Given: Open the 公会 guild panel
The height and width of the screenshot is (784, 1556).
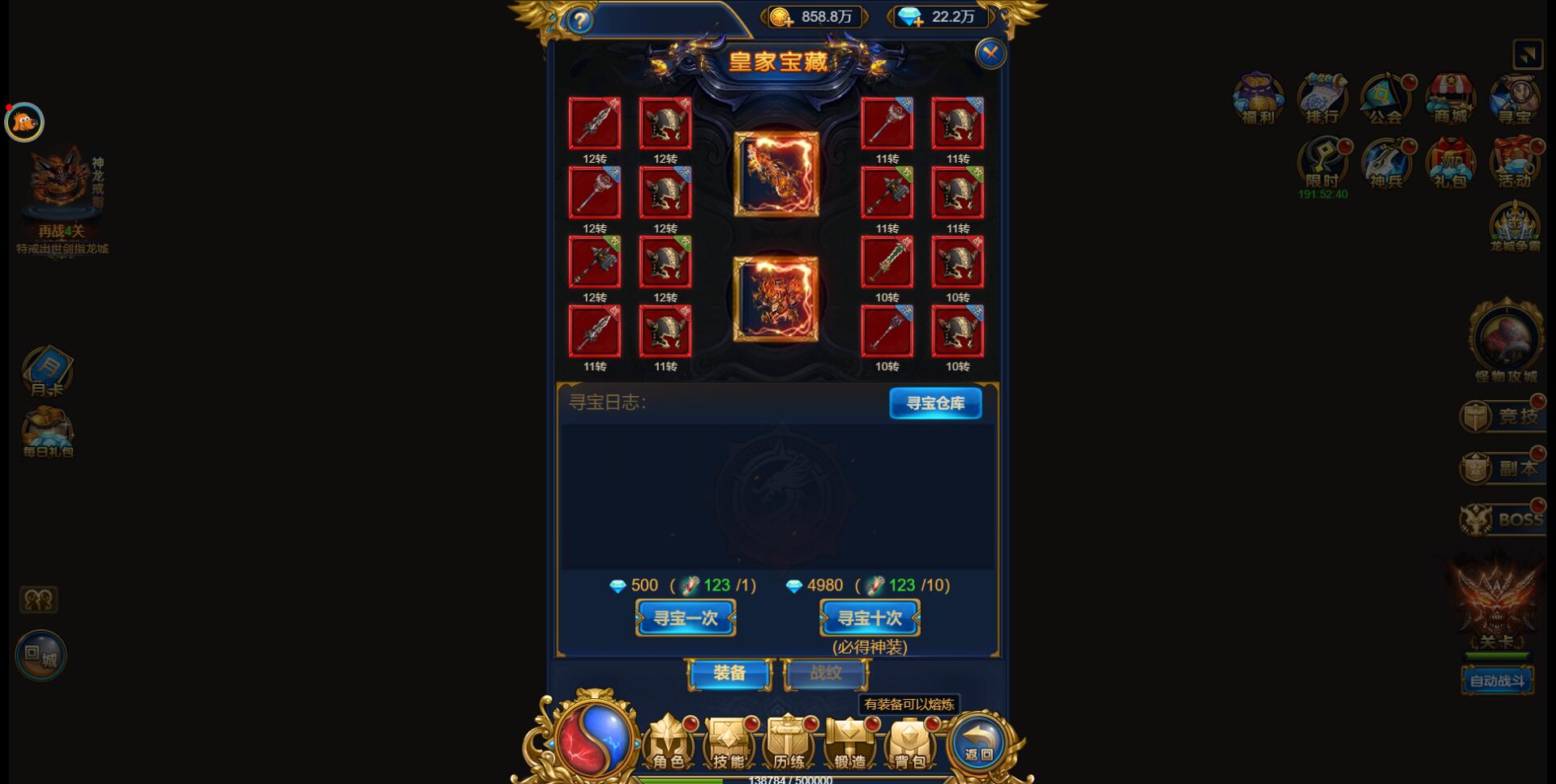Looking at the screenshot, I should tap(1383, 99).
